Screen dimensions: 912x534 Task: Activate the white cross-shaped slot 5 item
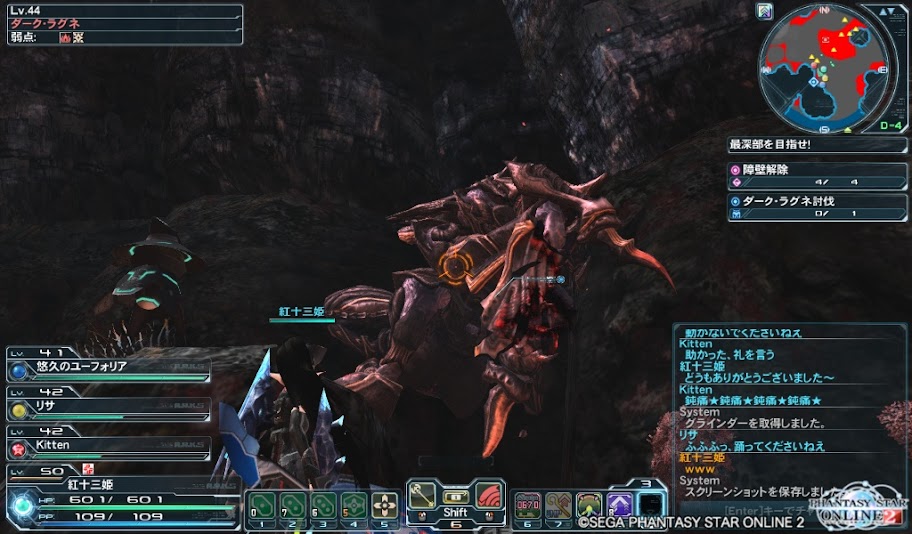pyautogui.click(x=384, y=505)
